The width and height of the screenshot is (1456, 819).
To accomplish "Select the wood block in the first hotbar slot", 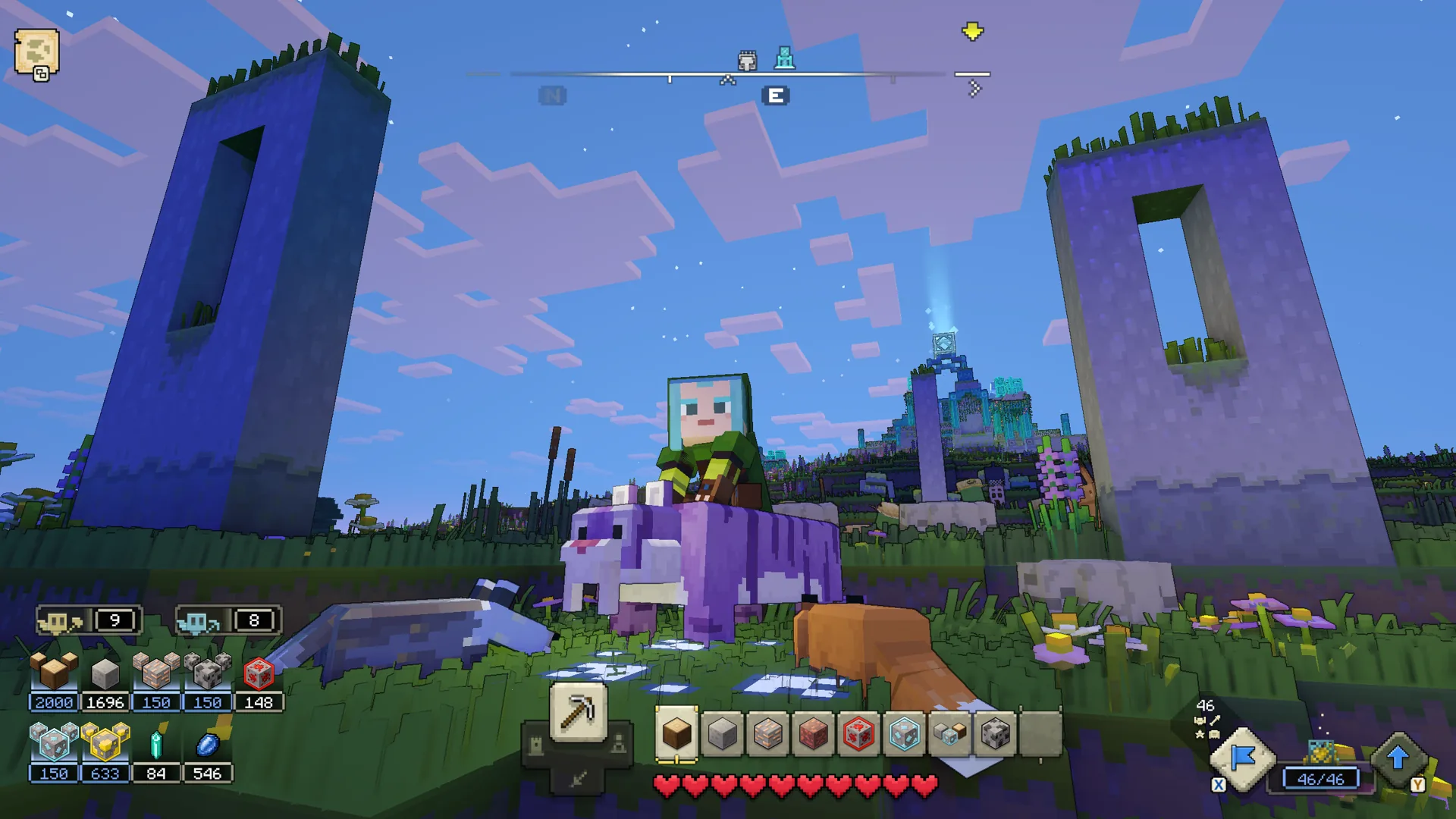I will (x=678, y=733).
